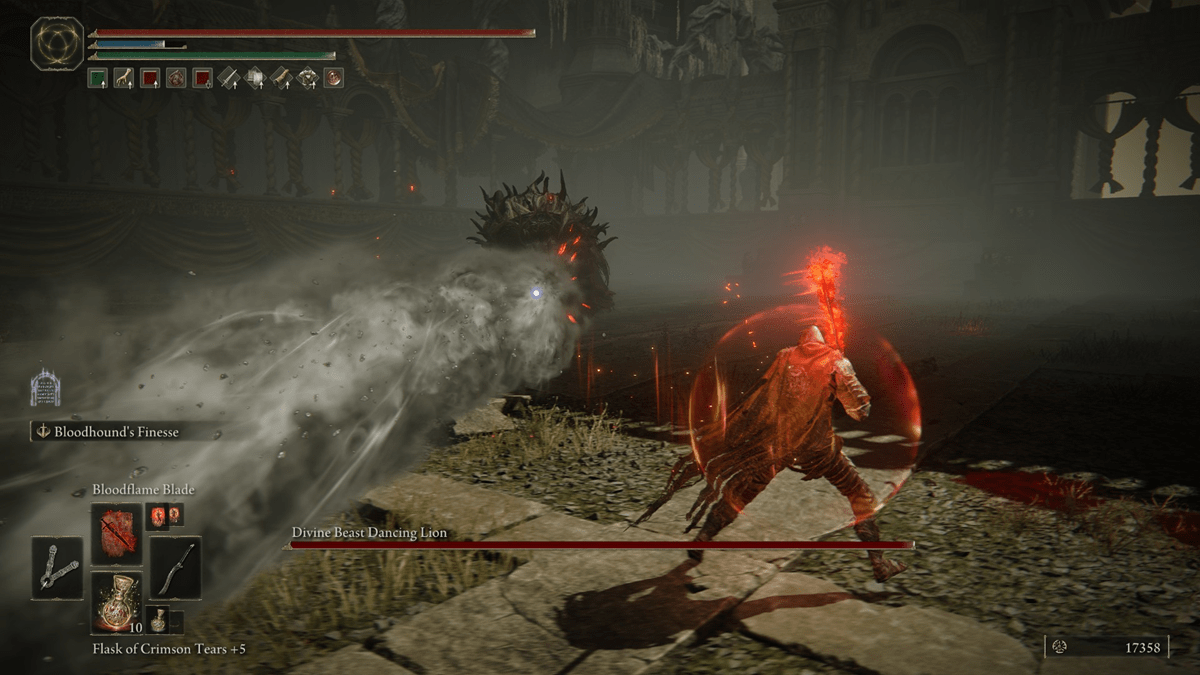Click the golden Elden Ring emblem
This screenshot has height=675, width=1200.
[58, 44]
